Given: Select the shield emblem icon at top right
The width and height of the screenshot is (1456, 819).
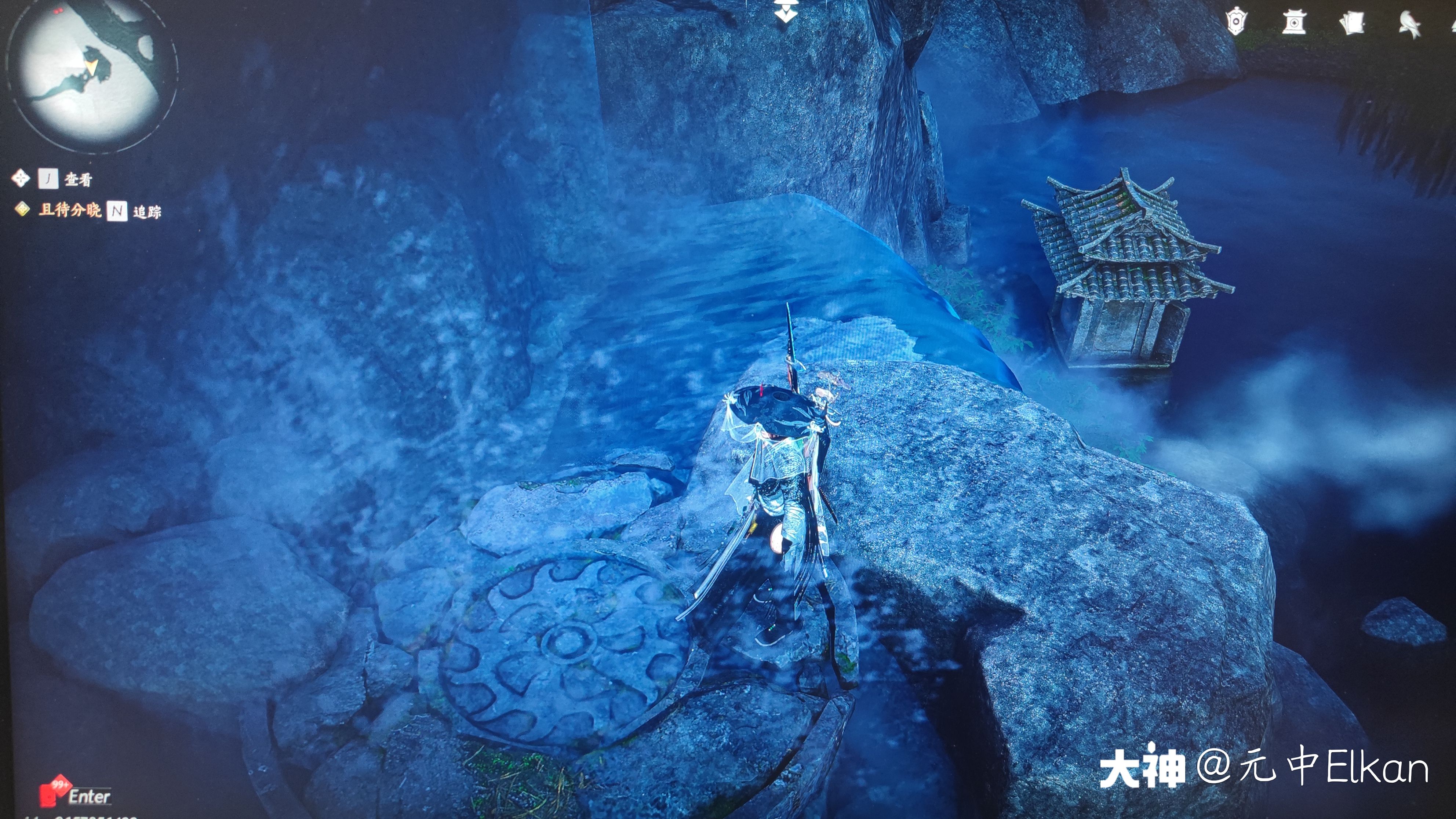Looking at the screenshot, I should 1237,22.
